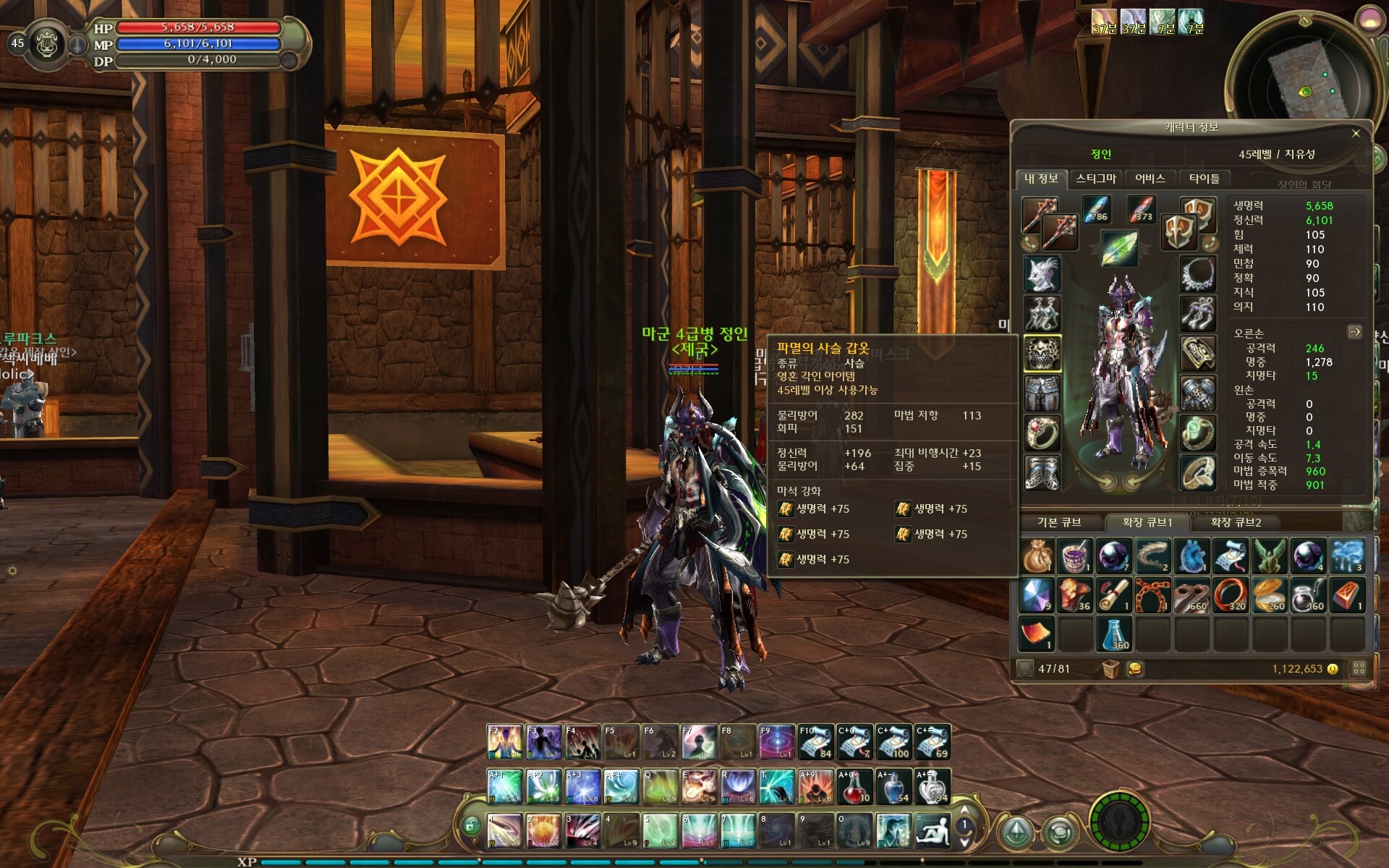Toggle the hotbar lock button
The image size is (1389, 868).
tap(471, 825)
